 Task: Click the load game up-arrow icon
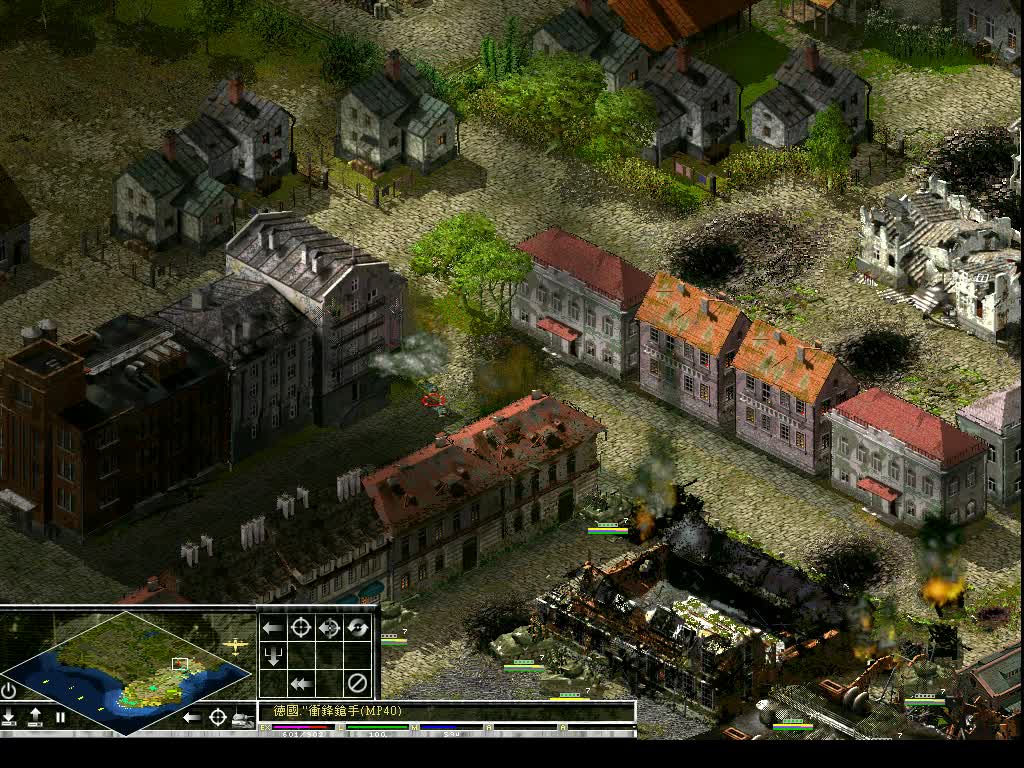[x=35, y=717]
